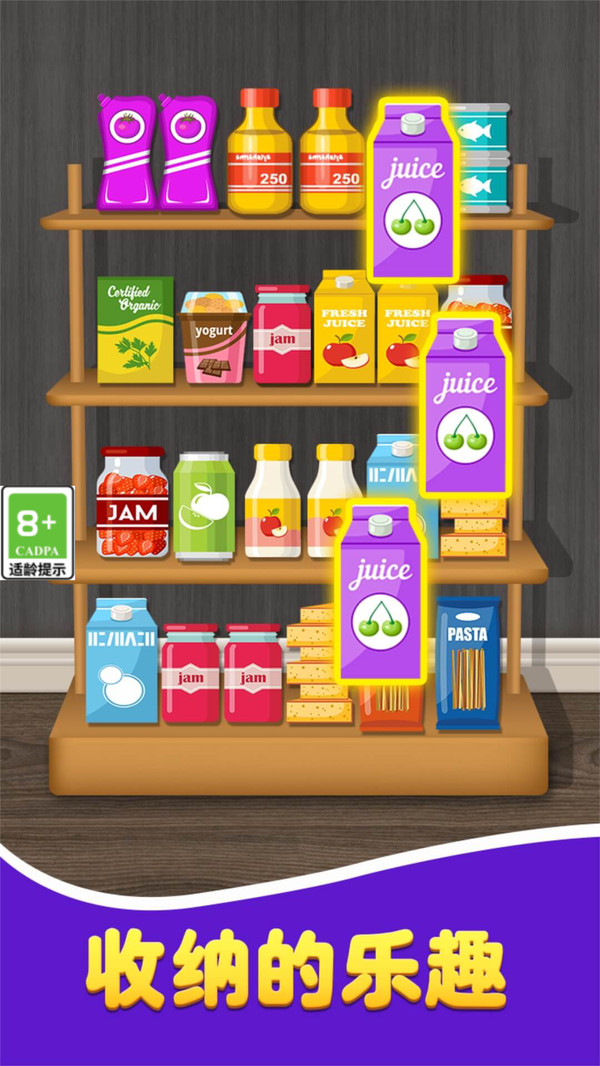Pick the yogurt cup on the shelf
This screenshot has height=1066, width=600.
[x=212, y=337]
